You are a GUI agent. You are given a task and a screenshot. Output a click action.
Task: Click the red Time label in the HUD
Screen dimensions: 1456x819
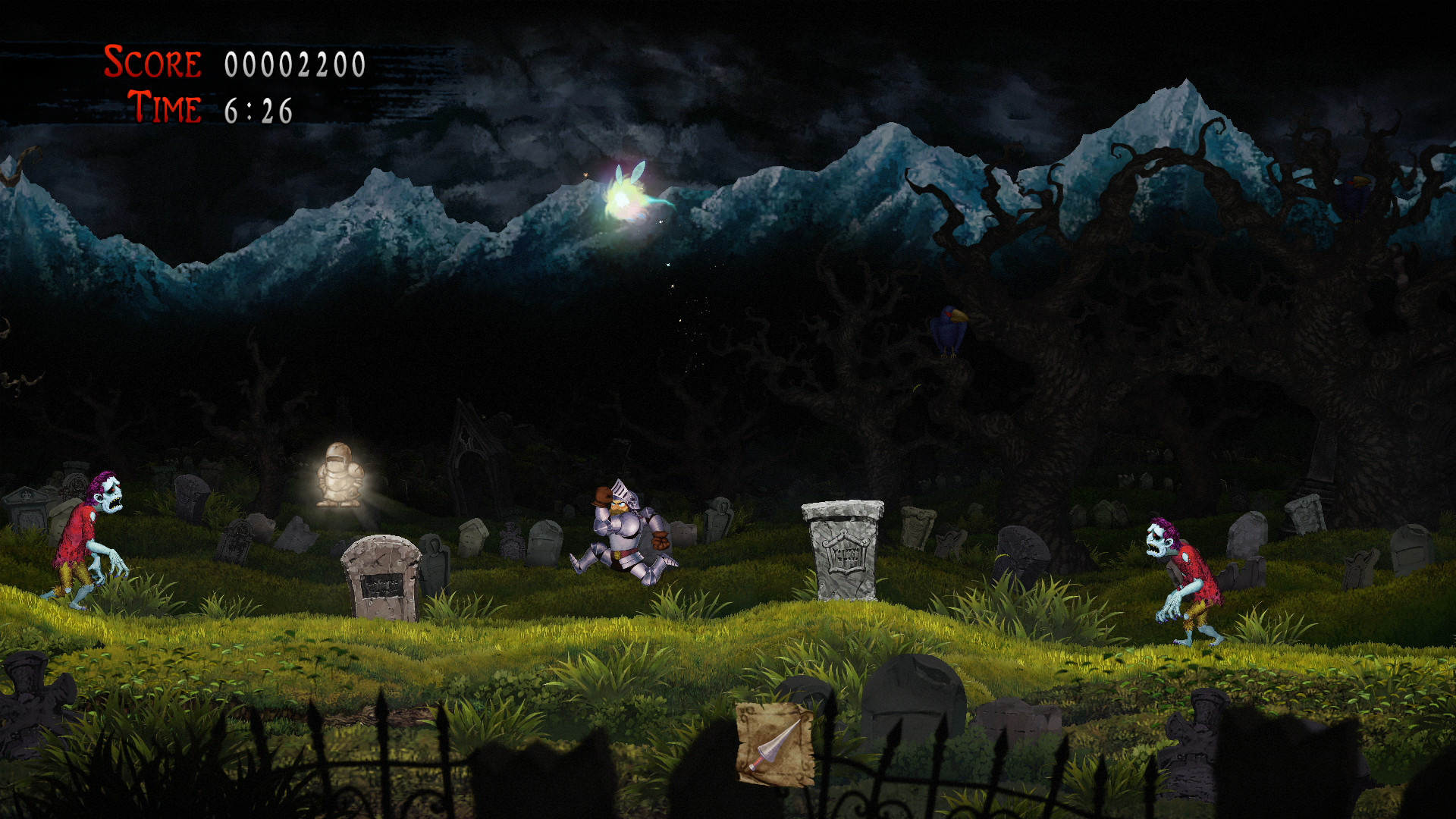(163, 108)
